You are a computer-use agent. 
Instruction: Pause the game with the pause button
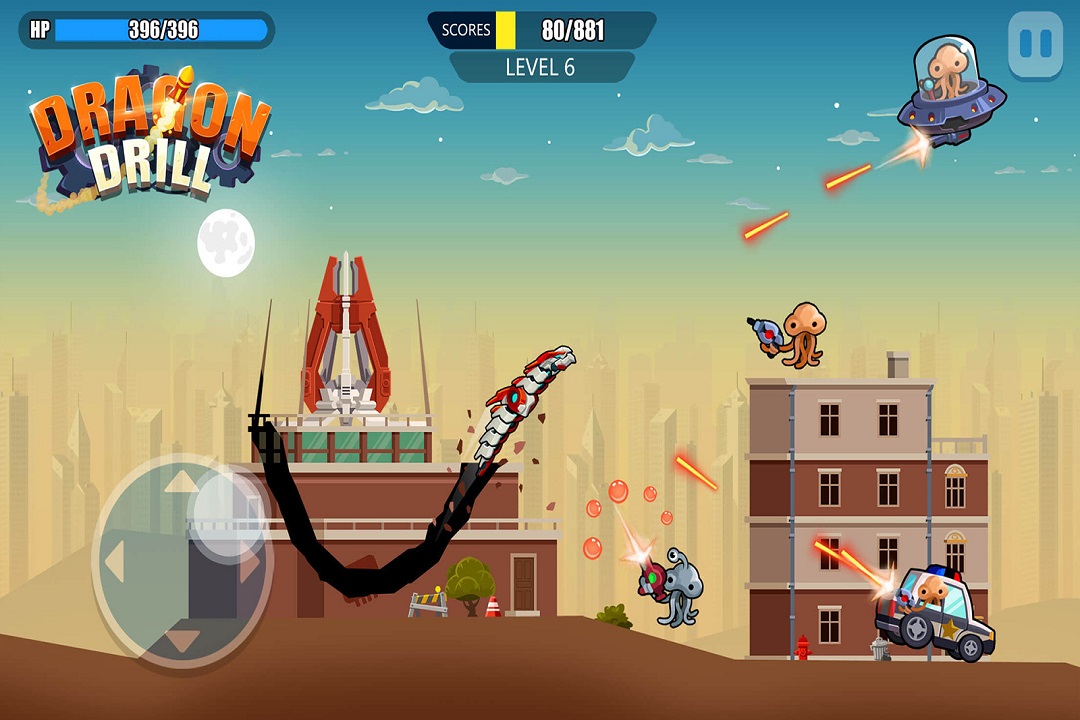point(1035,44)
